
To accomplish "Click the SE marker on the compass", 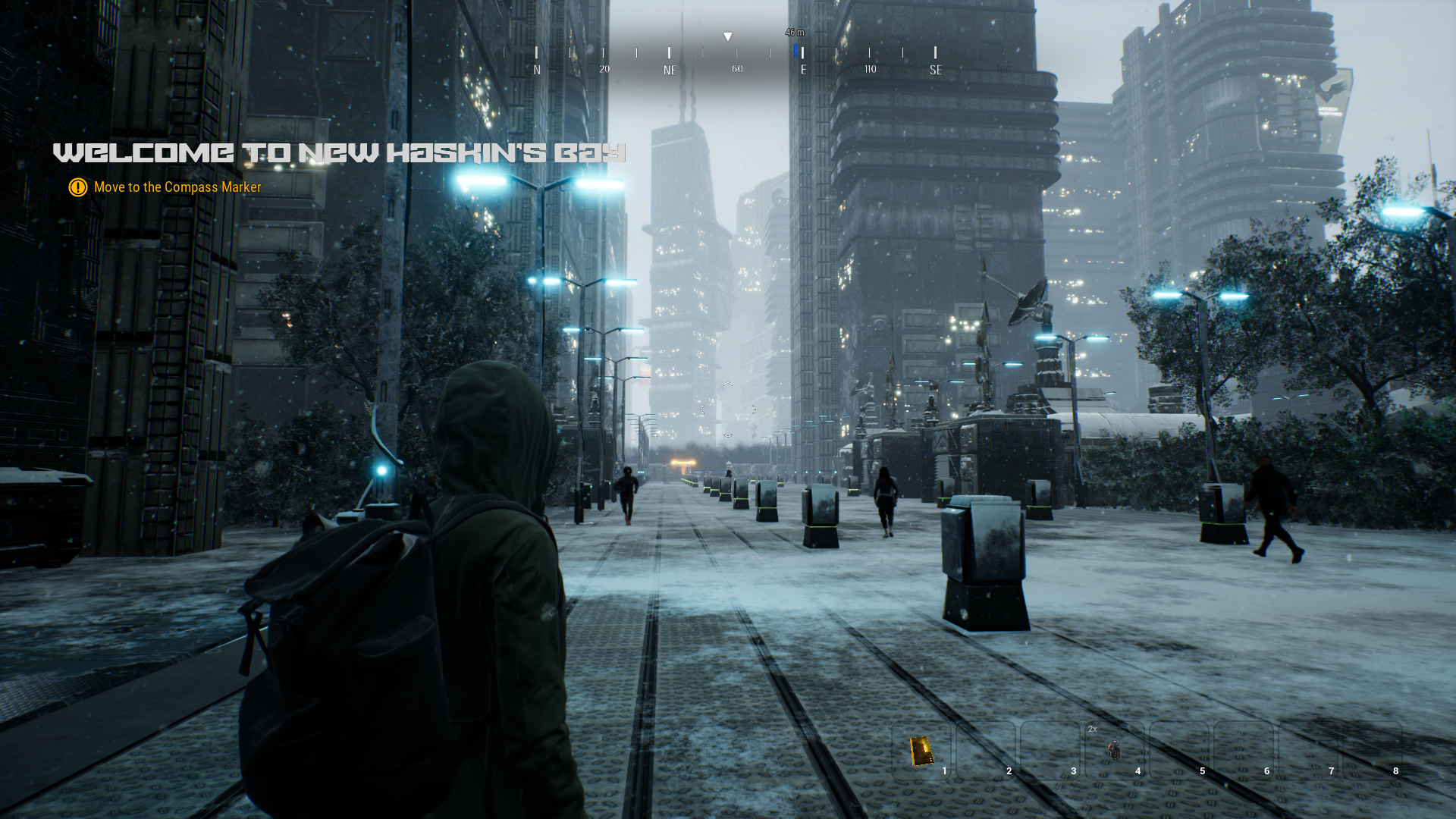I will tap(935, 70).
